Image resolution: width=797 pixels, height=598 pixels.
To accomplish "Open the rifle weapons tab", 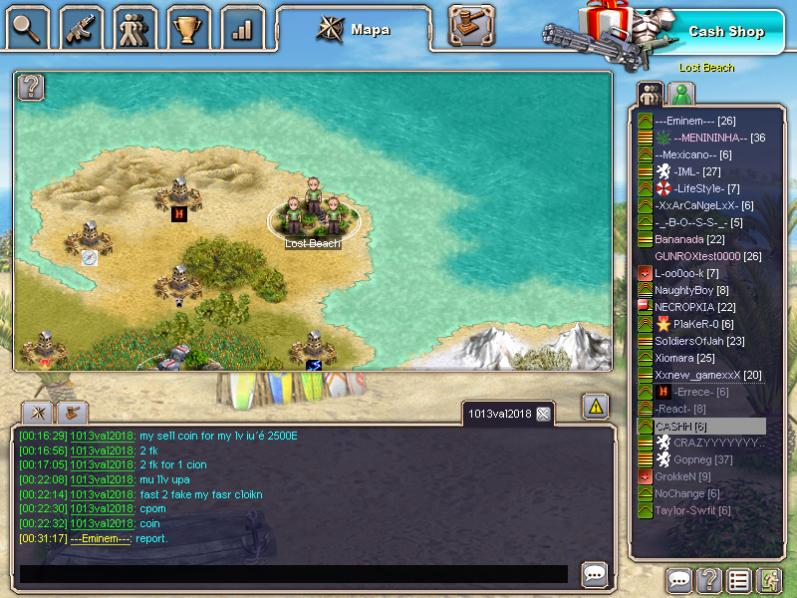I will point(81,29).
